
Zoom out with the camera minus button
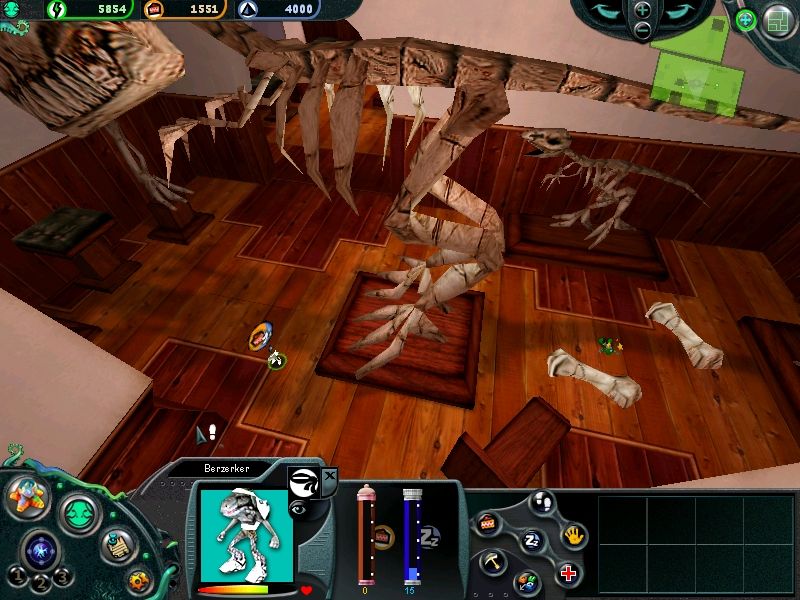(x=642, y=30)
